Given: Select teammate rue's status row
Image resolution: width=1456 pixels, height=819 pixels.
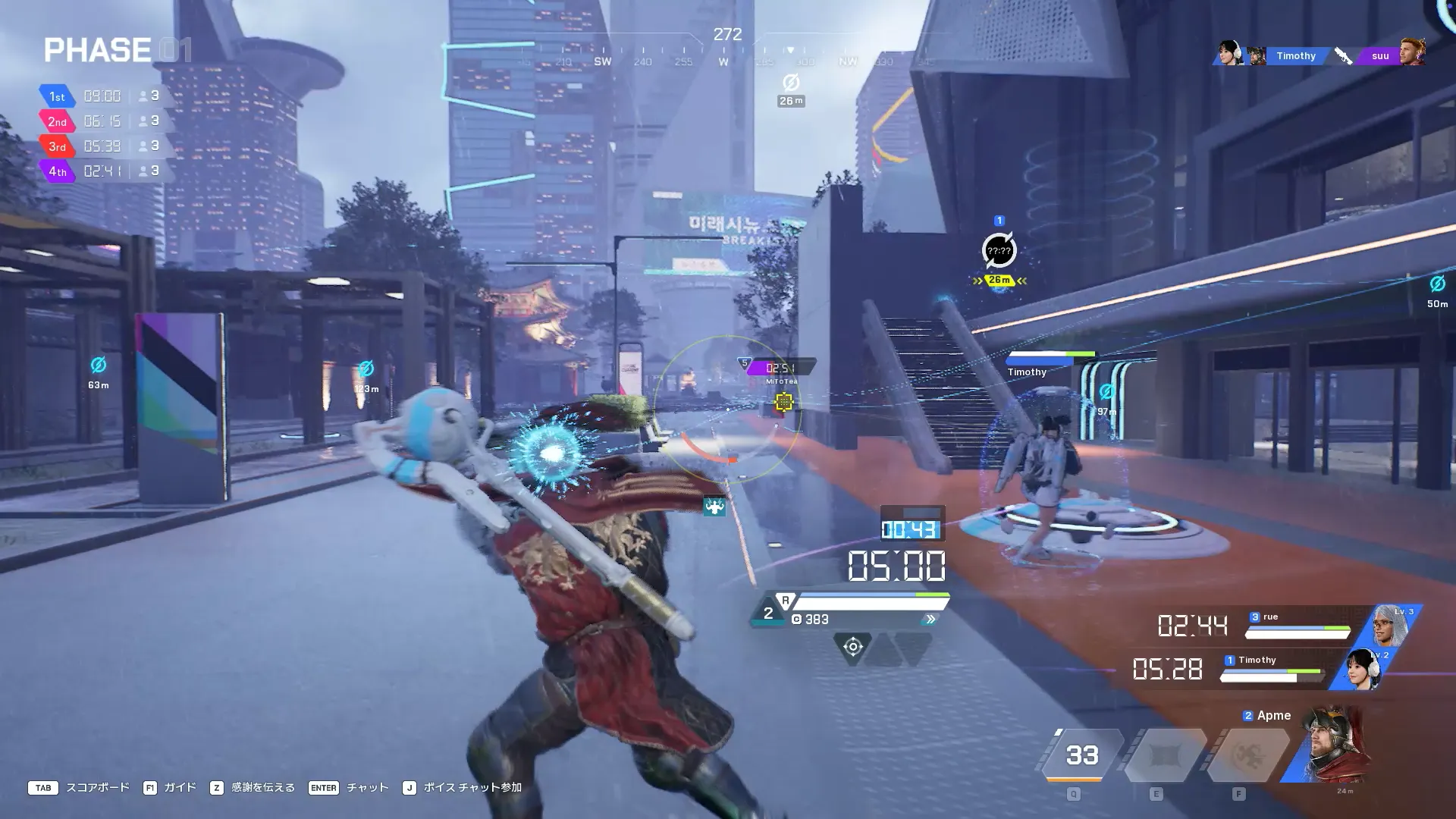Looking at the screenshot, I should pyautogui.click(x=1298, y=626).
